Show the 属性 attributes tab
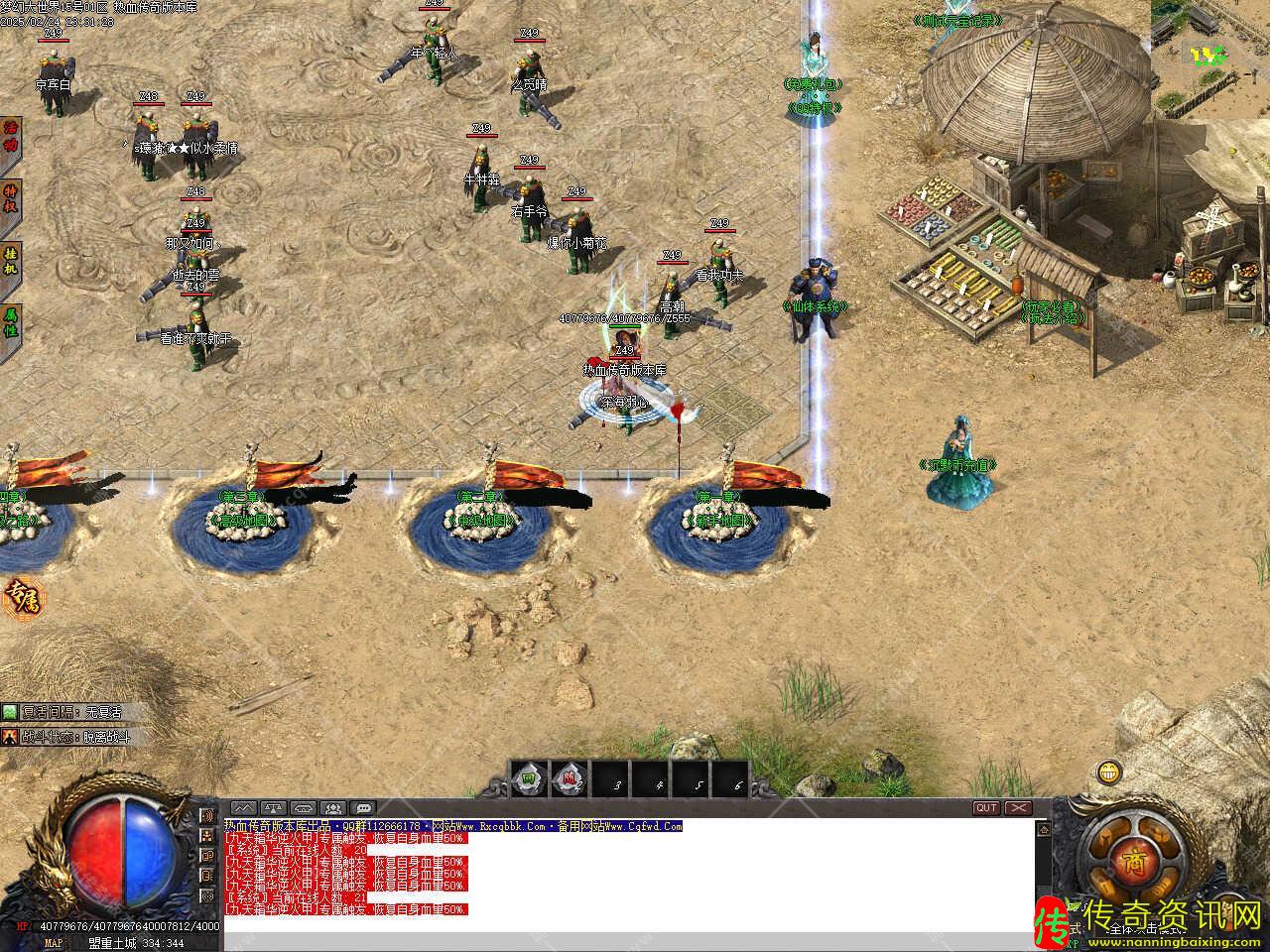 coord(11,321)
